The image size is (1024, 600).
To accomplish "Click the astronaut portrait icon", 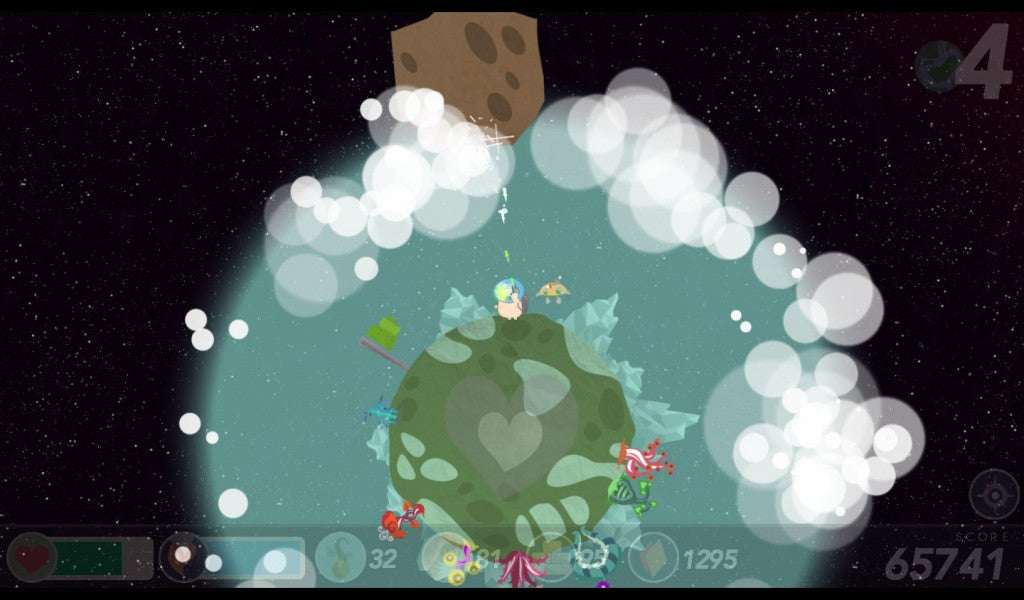I will [x=183, y=557].
